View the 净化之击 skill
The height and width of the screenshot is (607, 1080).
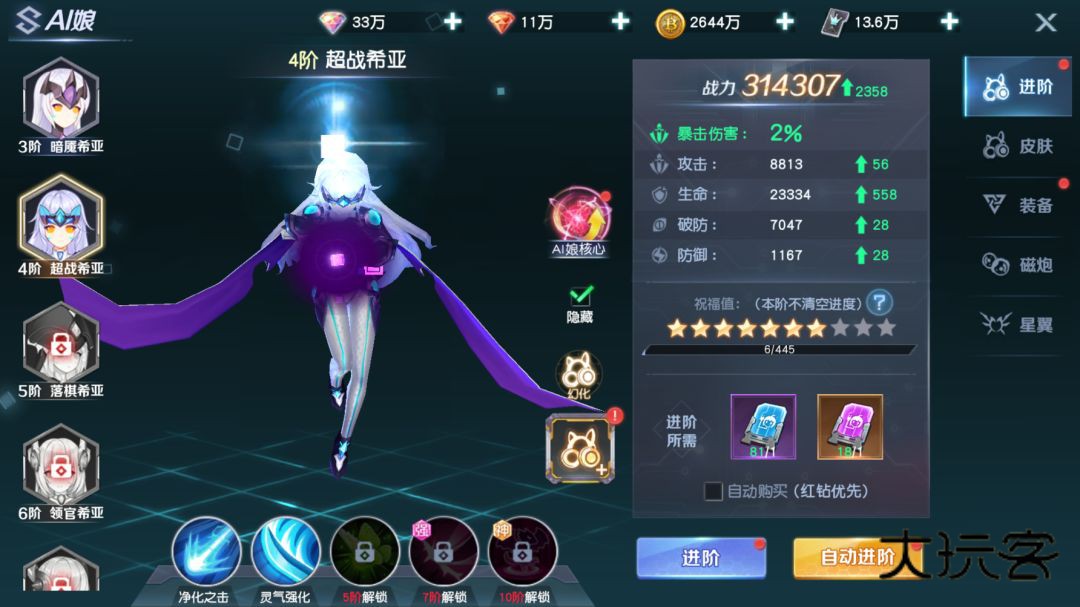205,552
